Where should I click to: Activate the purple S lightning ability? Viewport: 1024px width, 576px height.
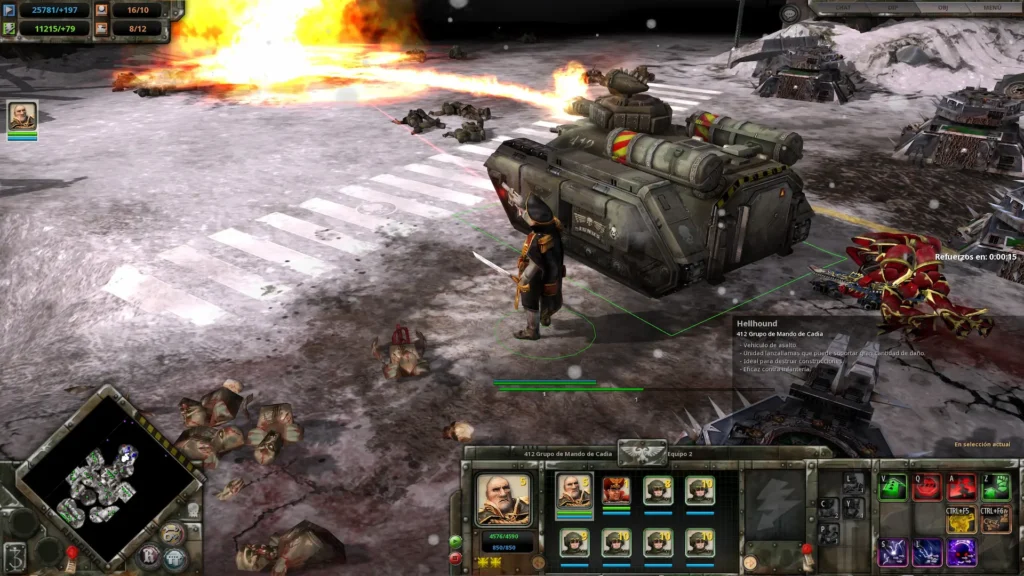[892, 552]
